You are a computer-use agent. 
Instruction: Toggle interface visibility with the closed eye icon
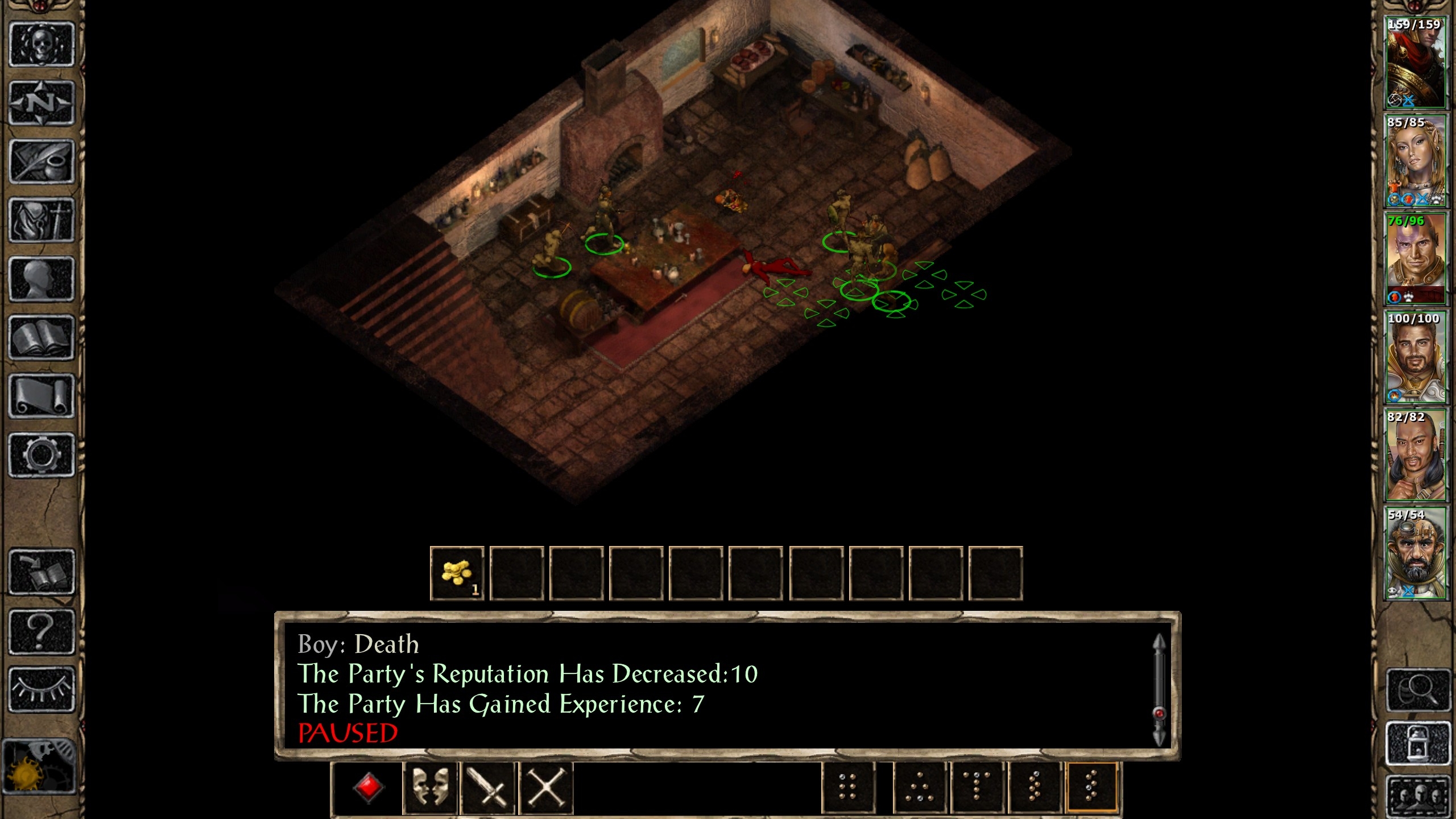pyautogui.click(x=42, y=689)
